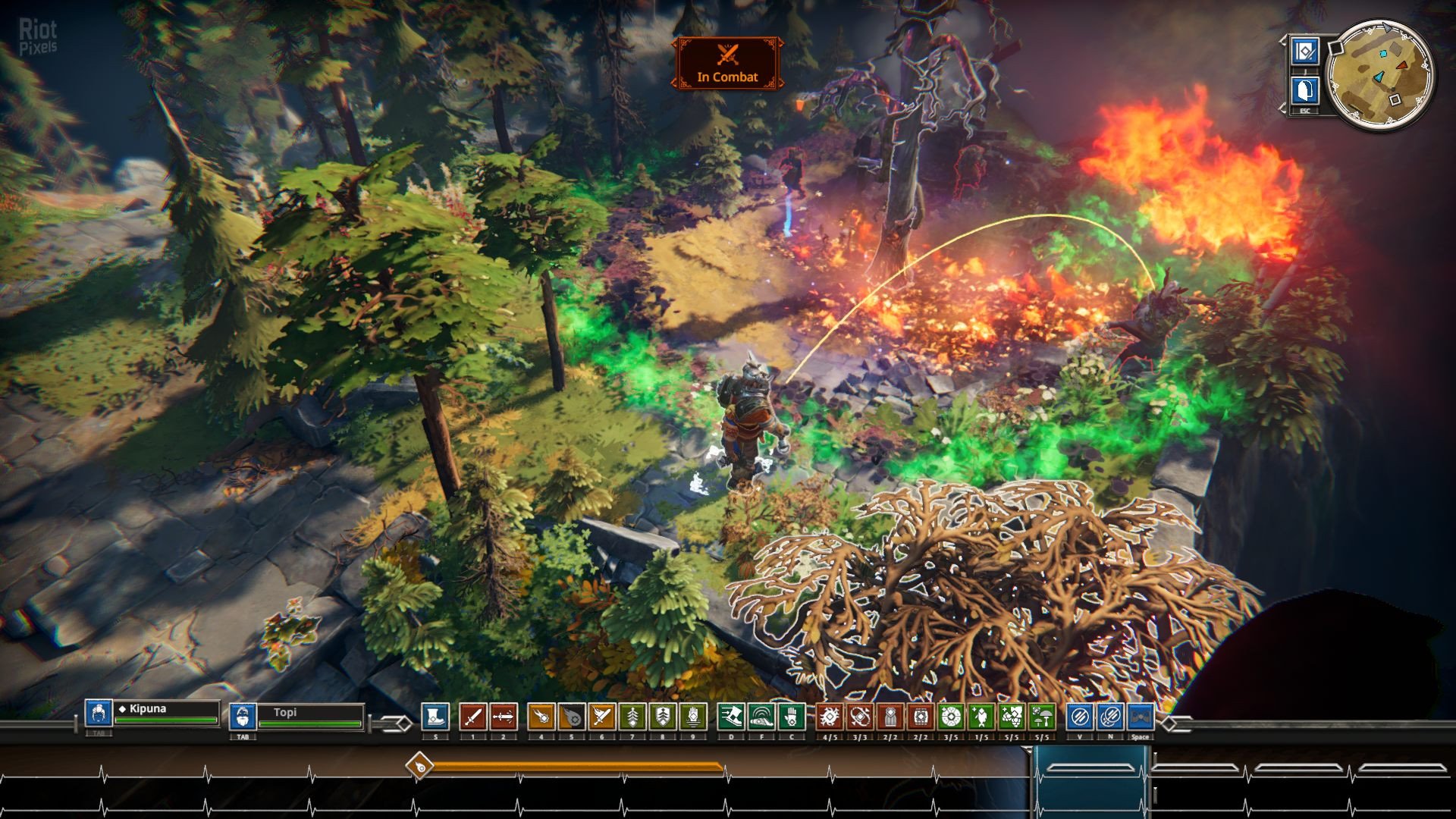Select Kipuna's character portrait
1456x819 pixels.
[99, 714]
